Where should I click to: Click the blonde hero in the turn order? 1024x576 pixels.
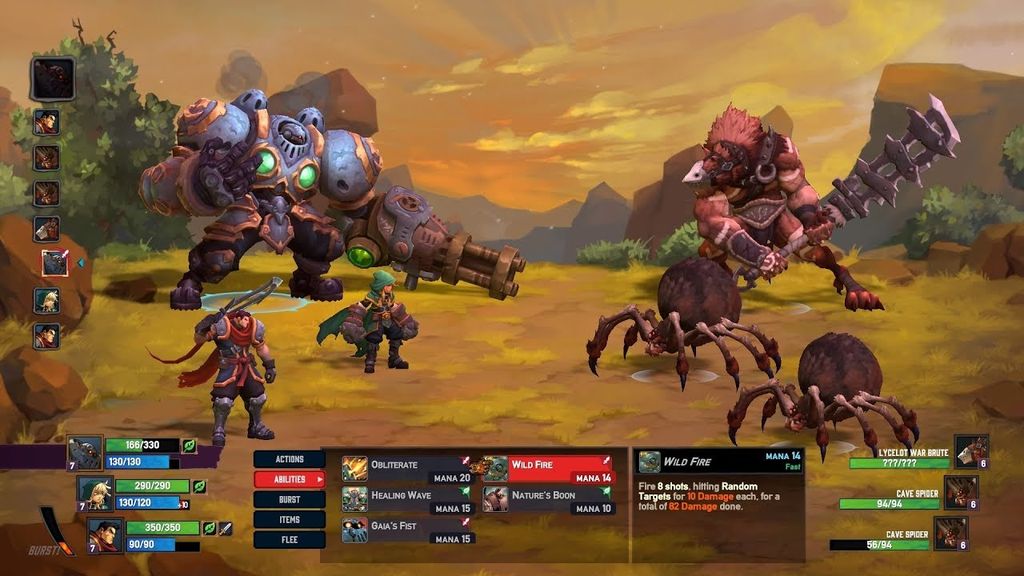(x=47, y=300)
